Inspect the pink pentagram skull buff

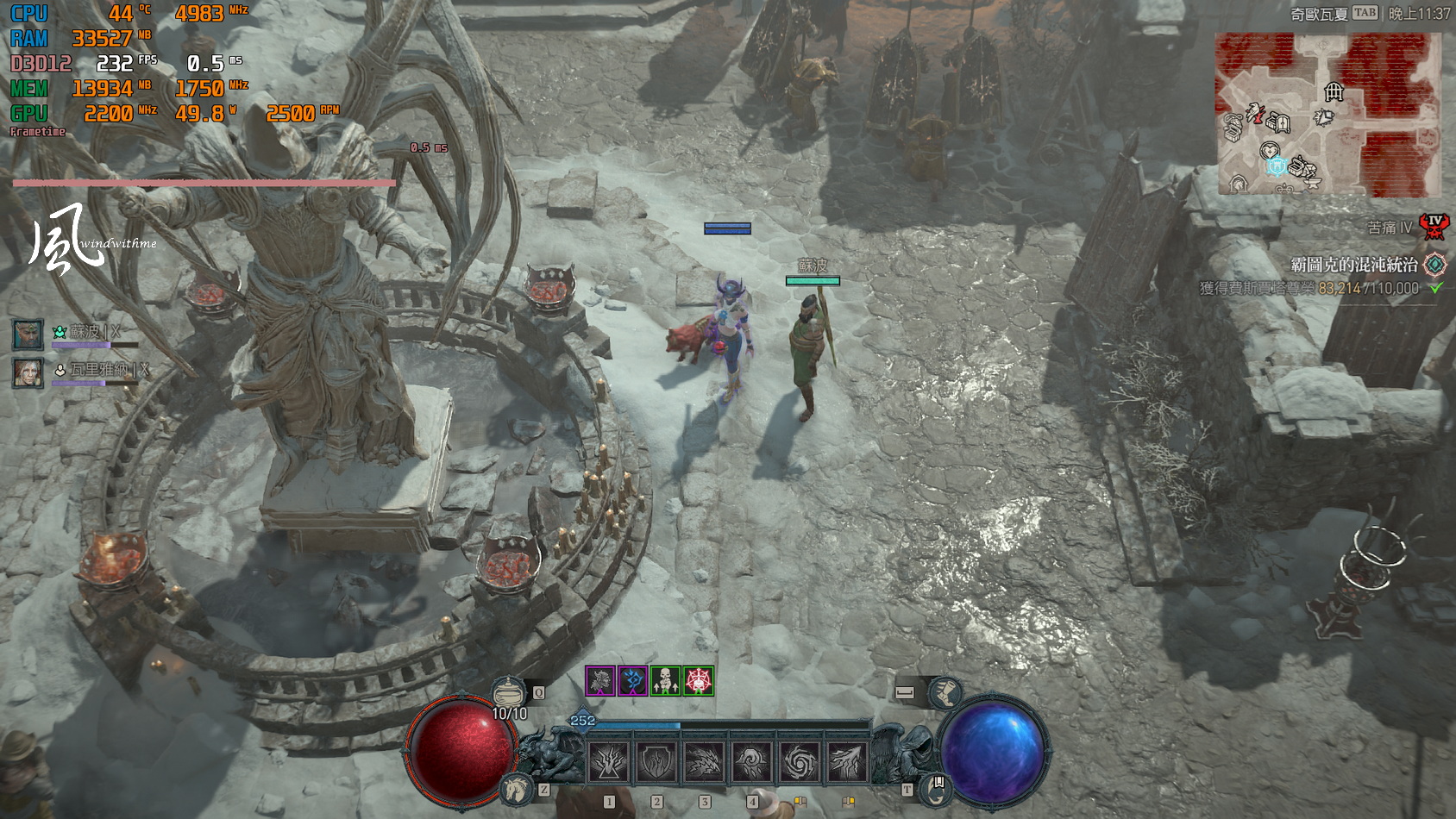(698, 681)
